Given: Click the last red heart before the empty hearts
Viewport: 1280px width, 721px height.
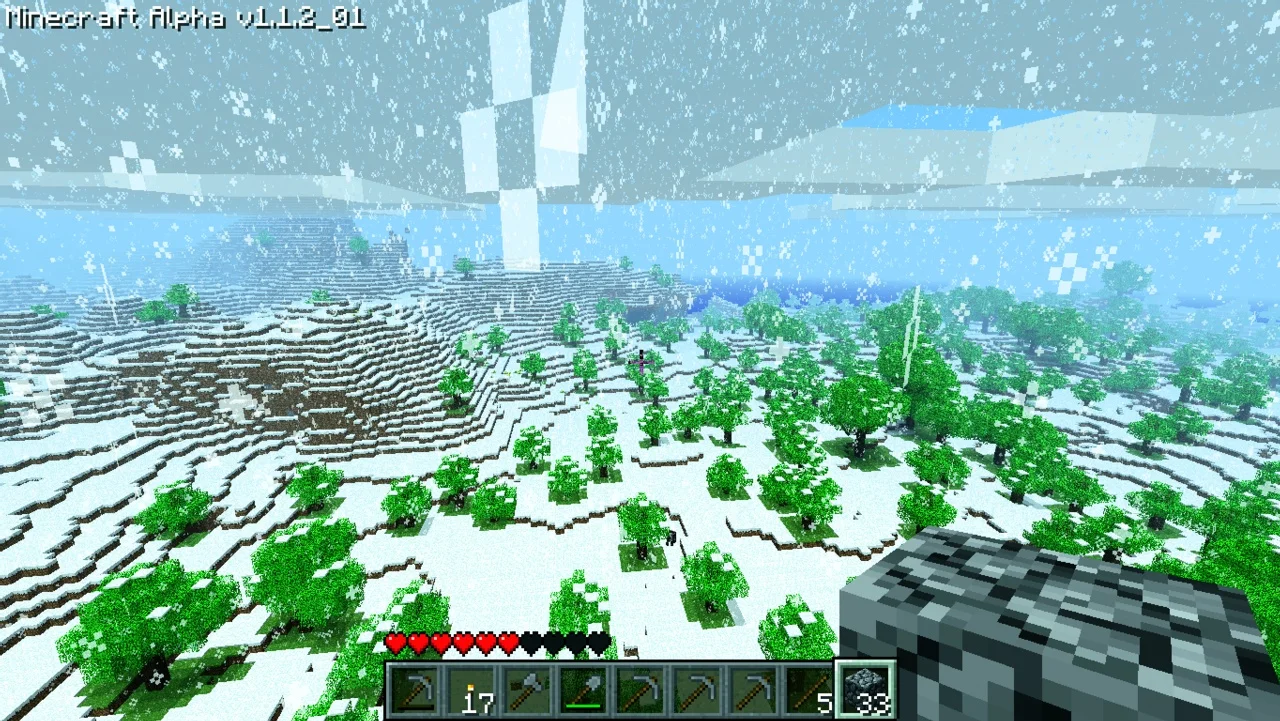Looking at the screenshot, I should pos(507,644).
